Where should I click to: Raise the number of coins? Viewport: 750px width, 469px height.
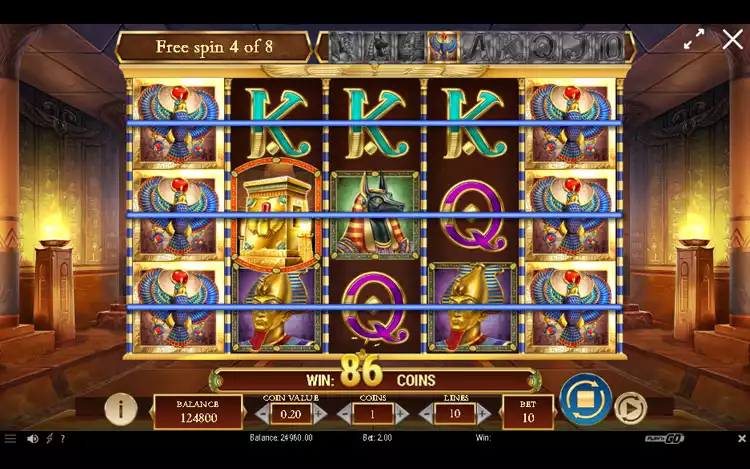click(x=402, y=413)
